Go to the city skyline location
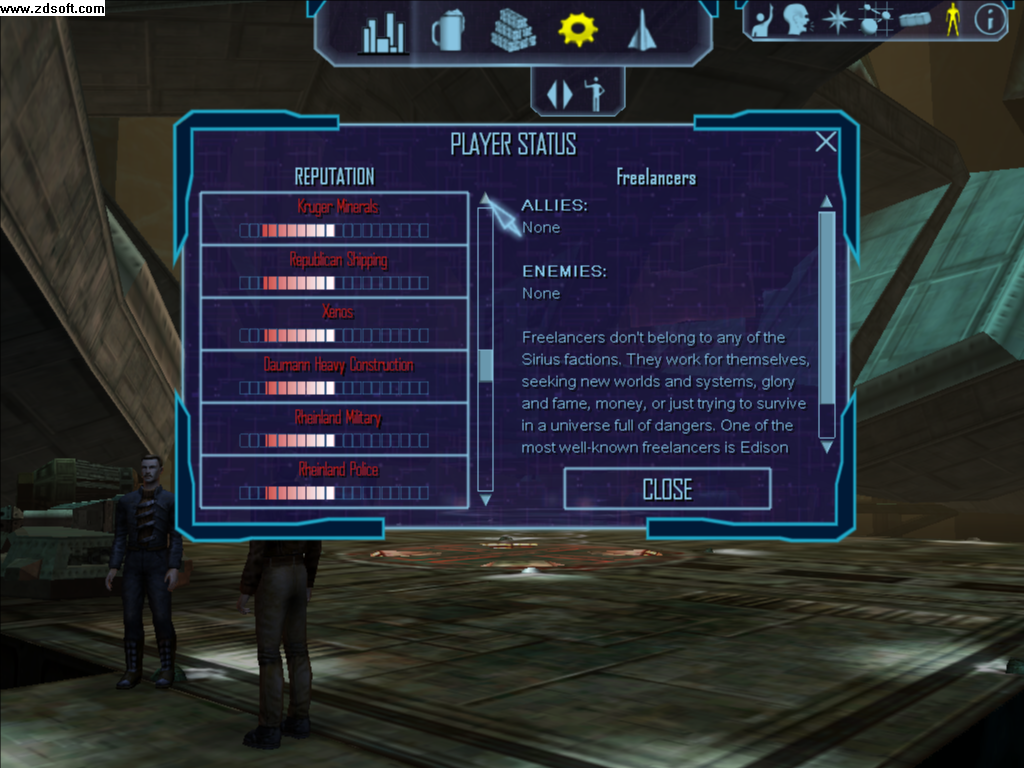Image resolution: width=1024 pixels, height=768 pixels. click(x=383, y=34)
